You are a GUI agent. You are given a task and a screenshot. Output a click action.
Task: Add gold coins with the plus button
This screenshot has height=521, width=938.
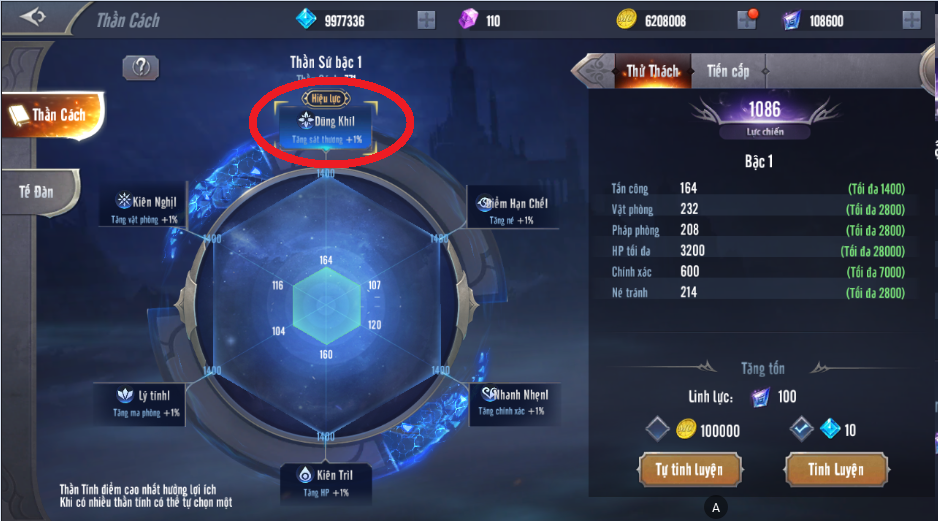point(747,20)
